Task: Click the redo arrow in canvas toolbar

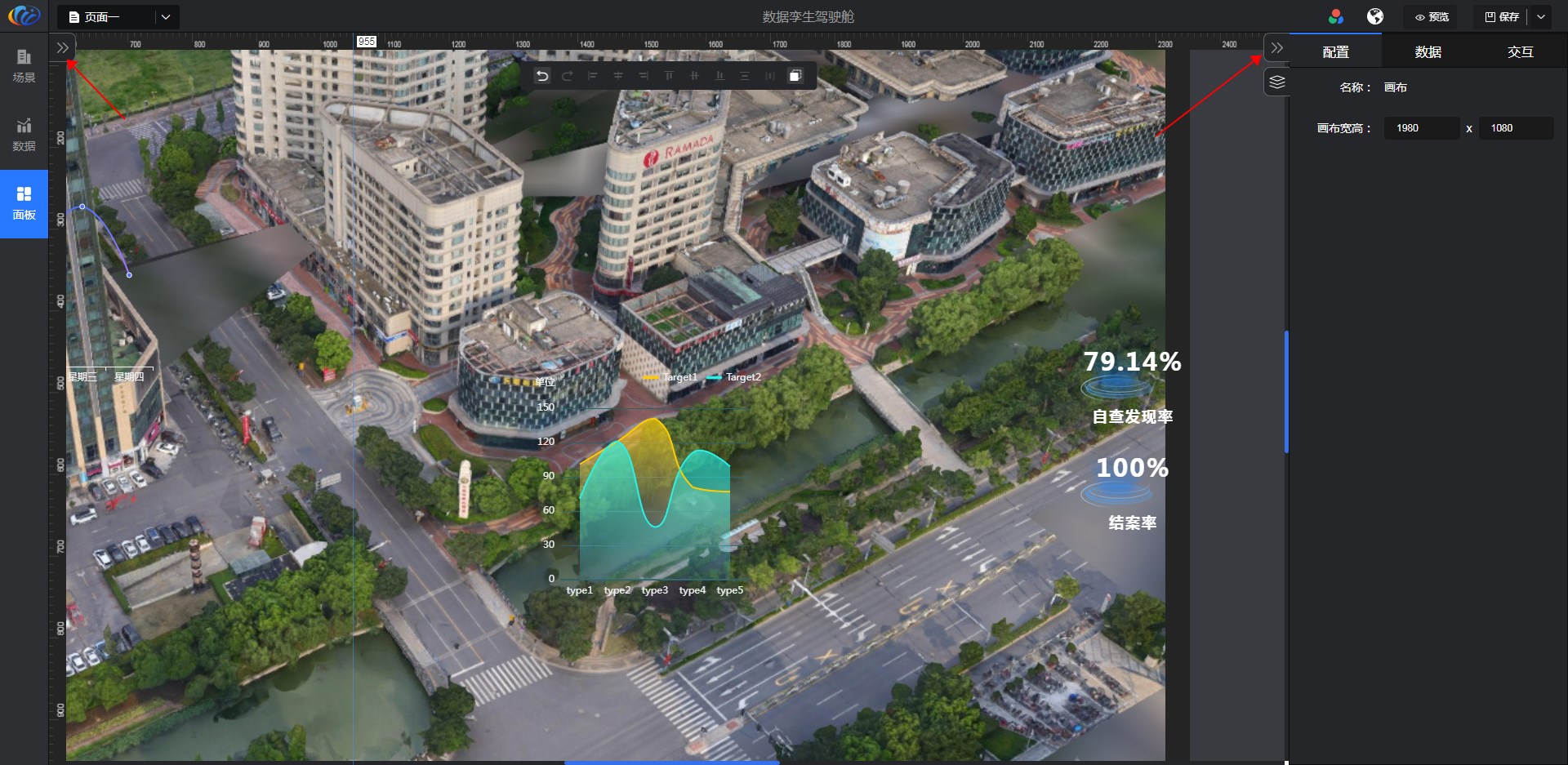Action: coord(568,76)
